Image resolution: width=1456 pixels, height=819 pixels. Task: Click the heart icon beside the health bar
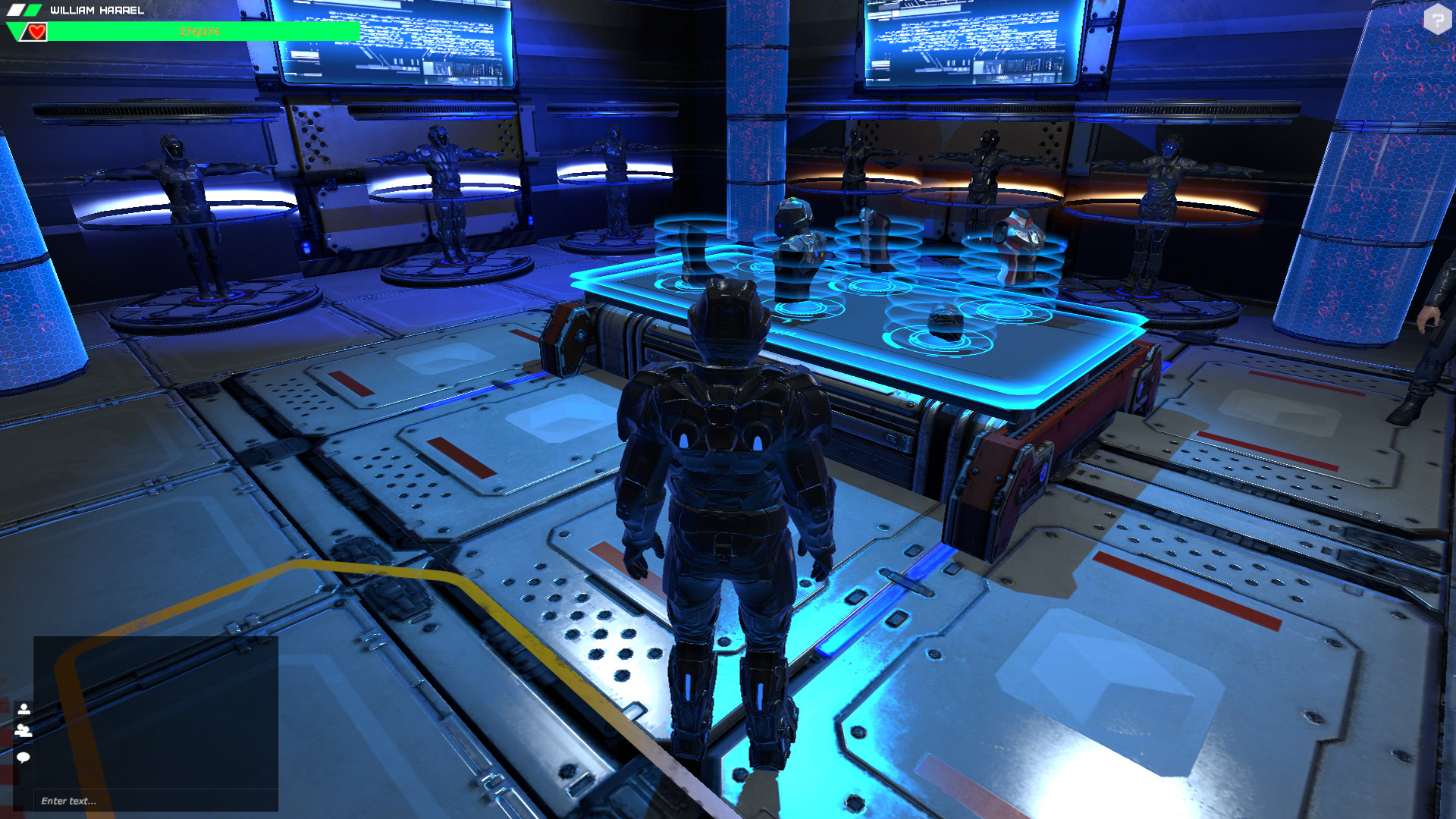35,32
